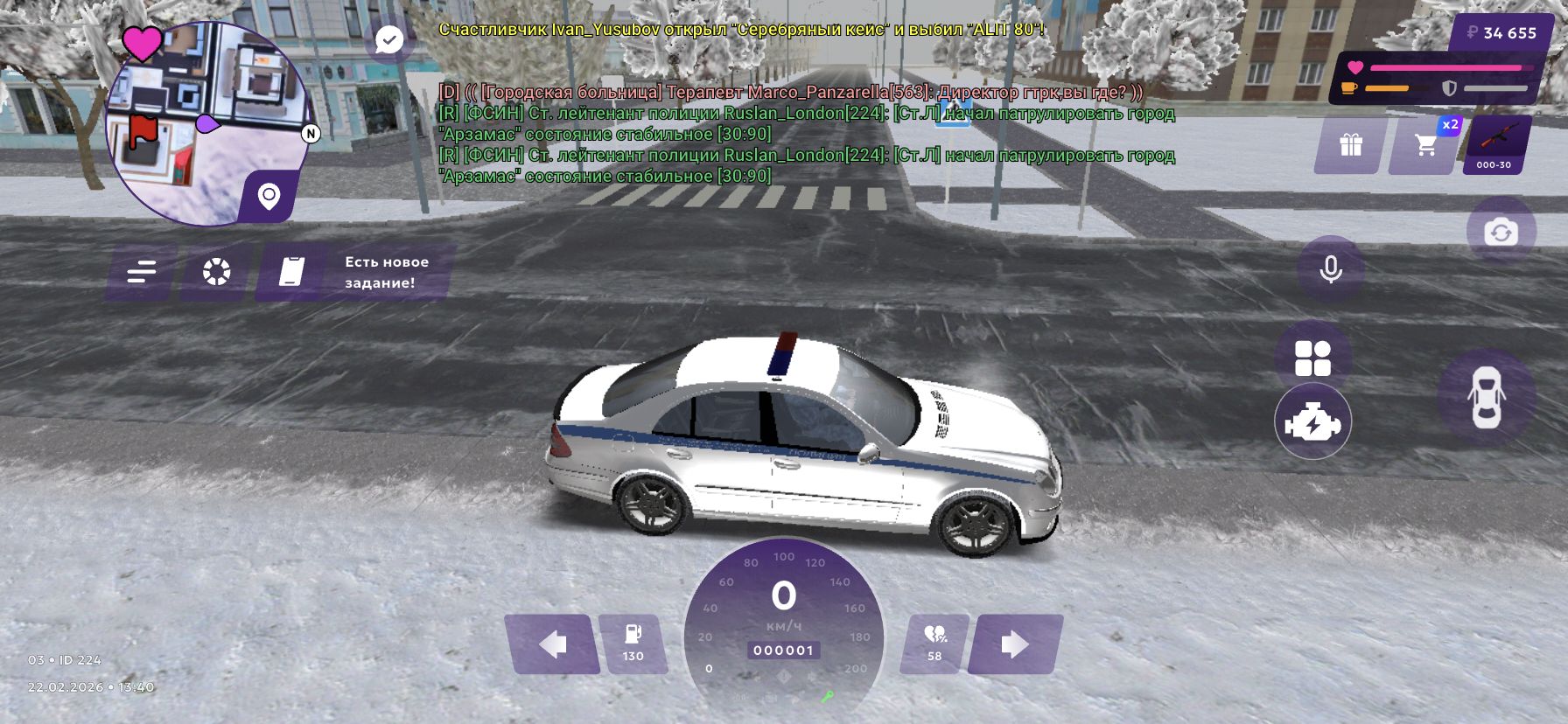Steer left with the left arrow

coord(551,645)
